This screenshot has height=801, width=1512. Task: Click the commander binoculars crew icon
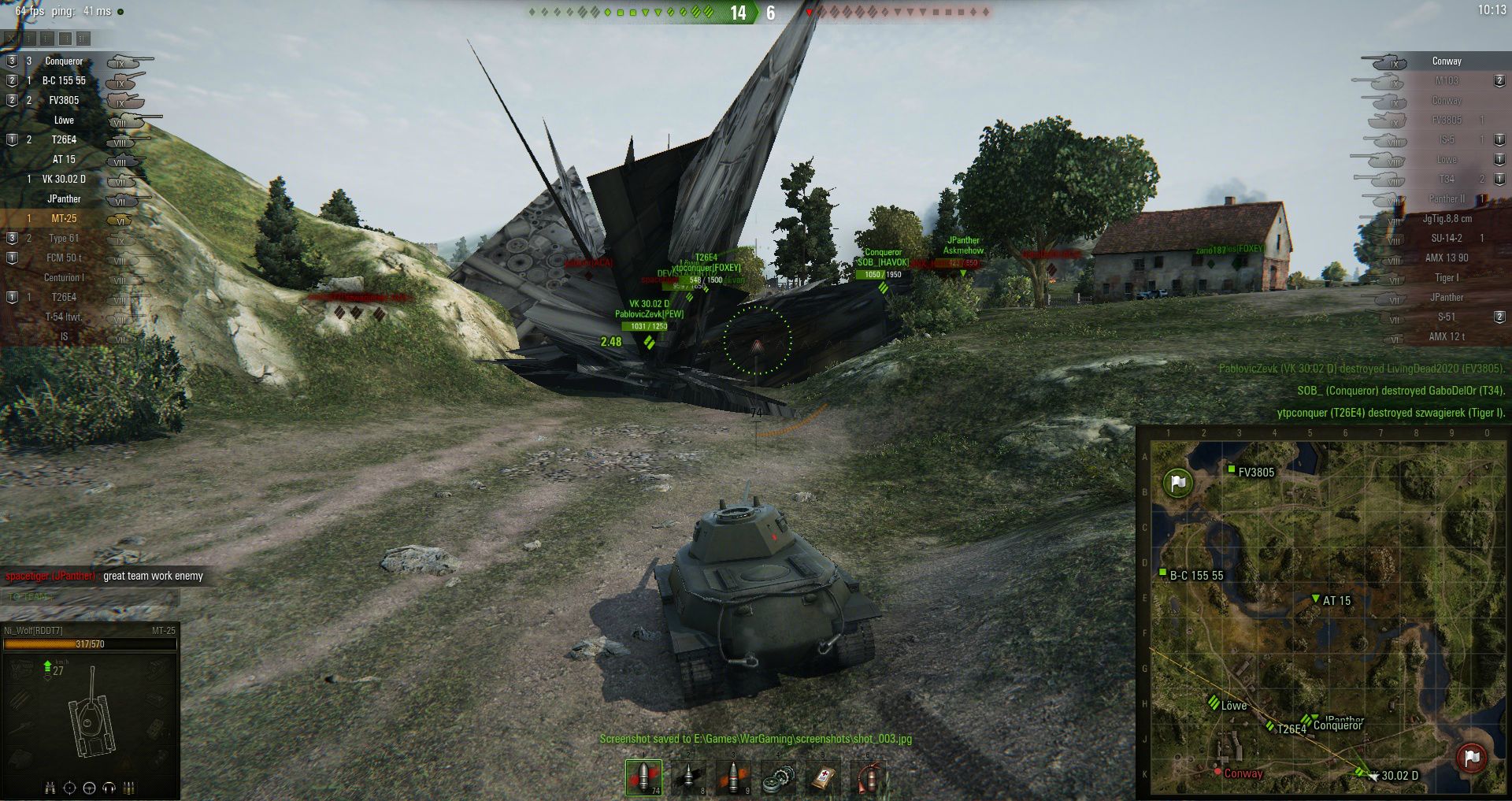click(x=50, y=788)
